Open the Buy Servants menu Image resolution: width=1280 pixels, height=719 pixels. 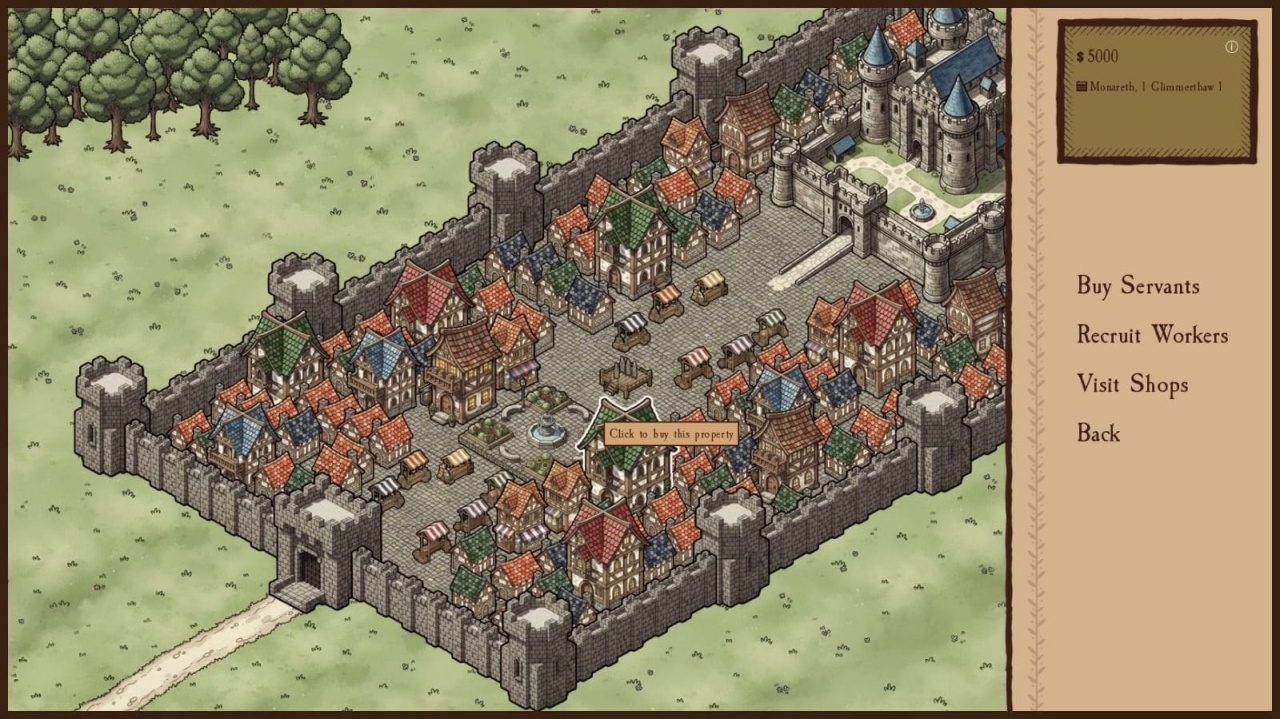1137,286
